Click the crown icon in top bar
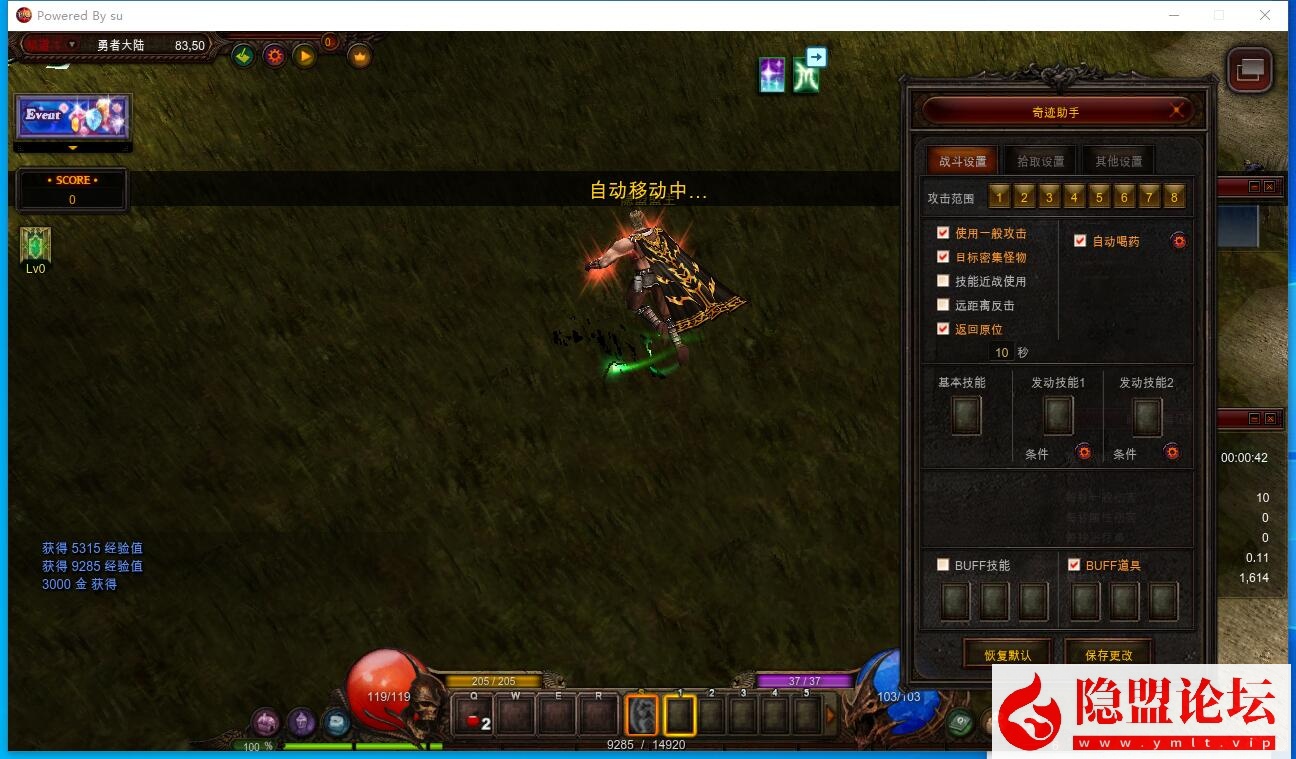The image size is (1296, 759). coord(357,56)
